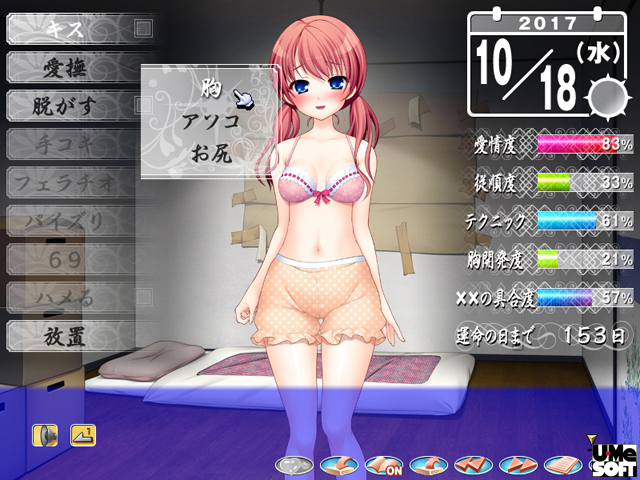Toggle the checkbox beside キス

143,28
